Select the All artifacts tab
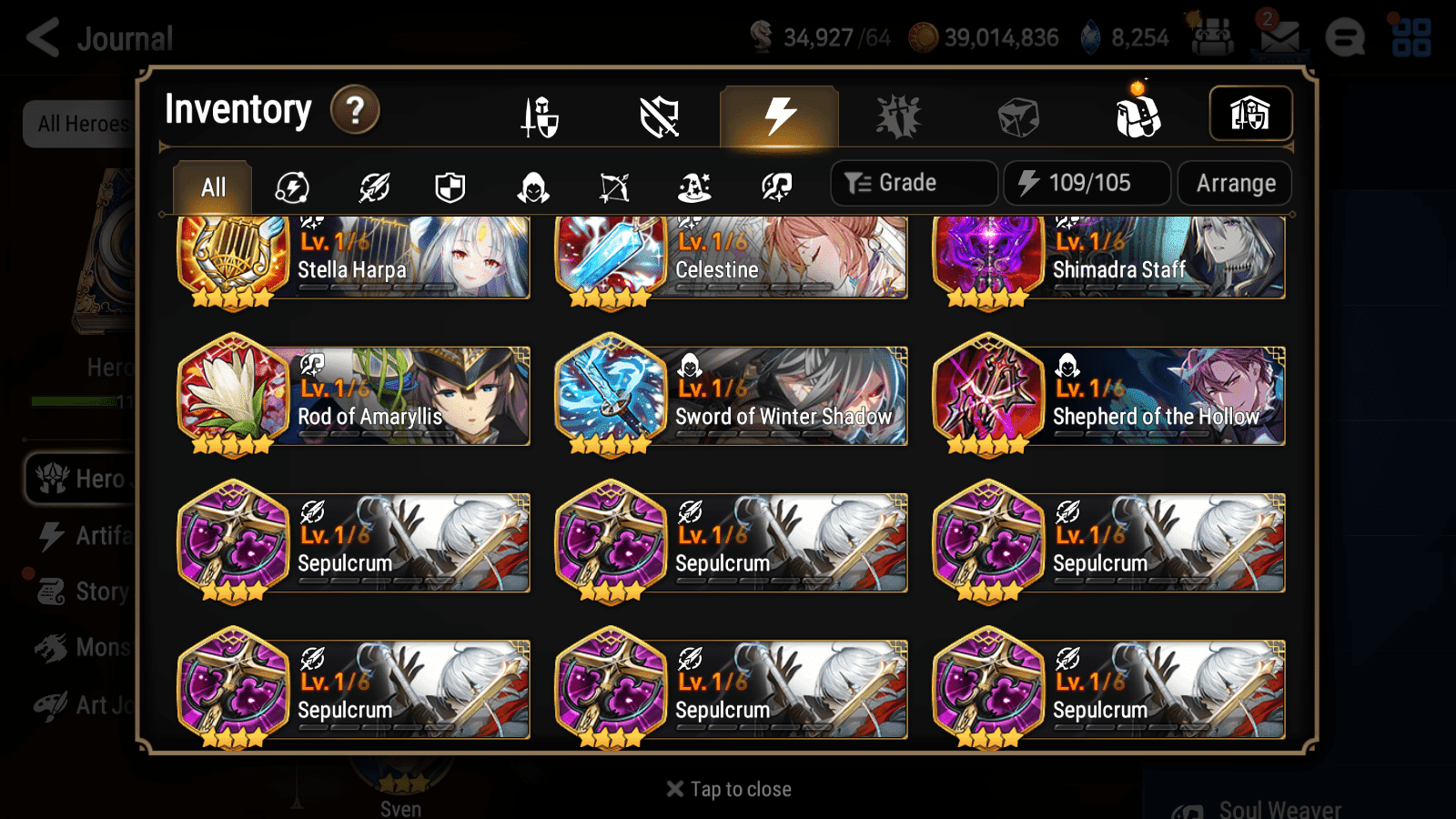The height and width of the screenshot is (819, 1456). click(x=212, y=187)
